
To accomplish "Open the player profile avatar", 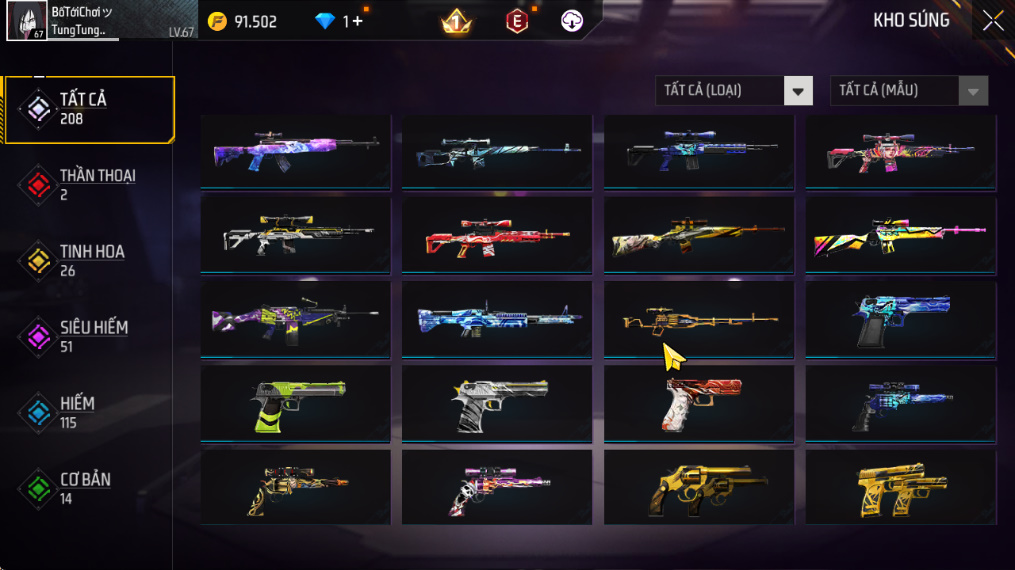I will [x=26, y=21].
